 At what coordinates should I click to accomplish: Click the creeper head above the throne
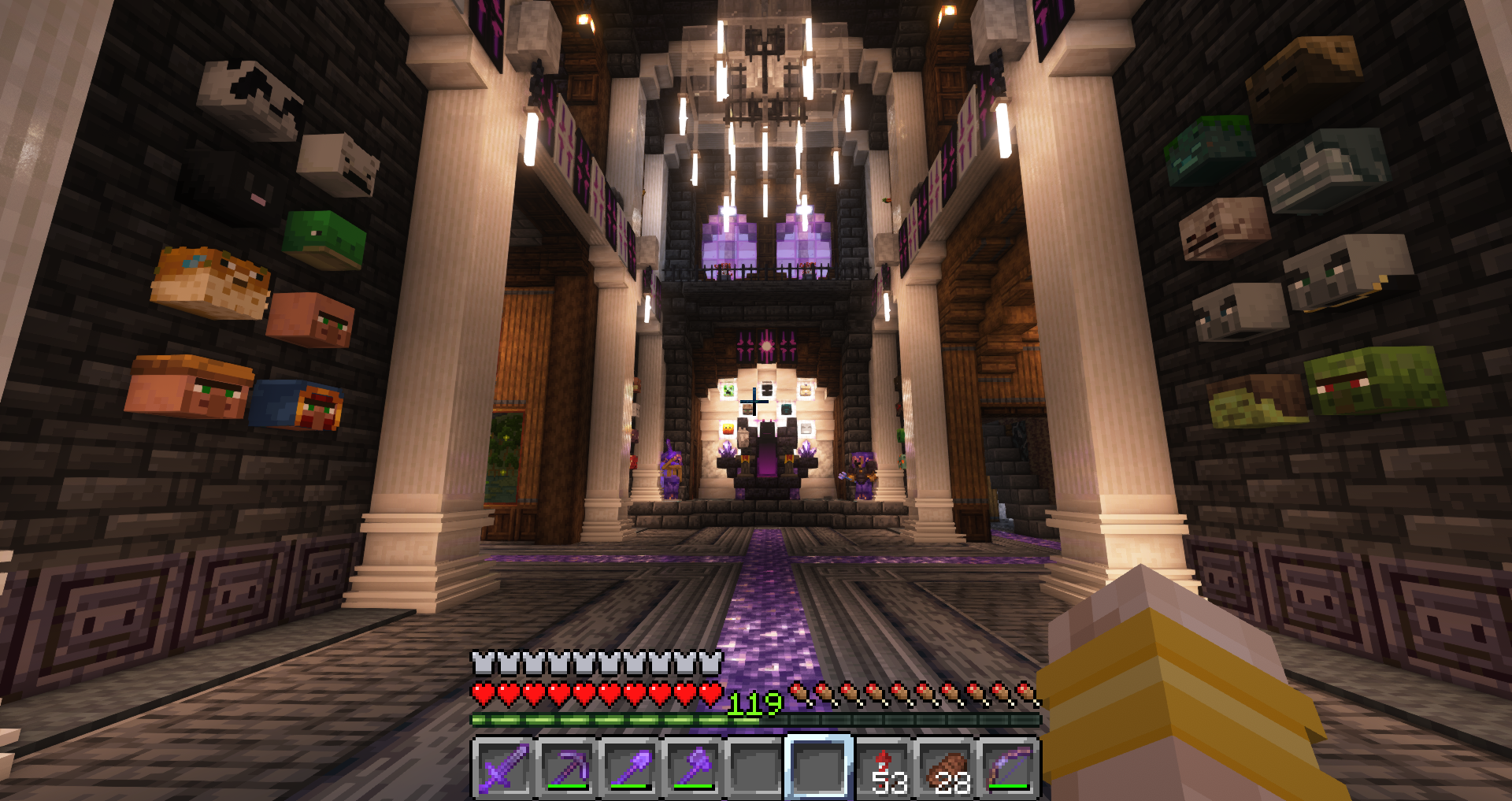728,391
